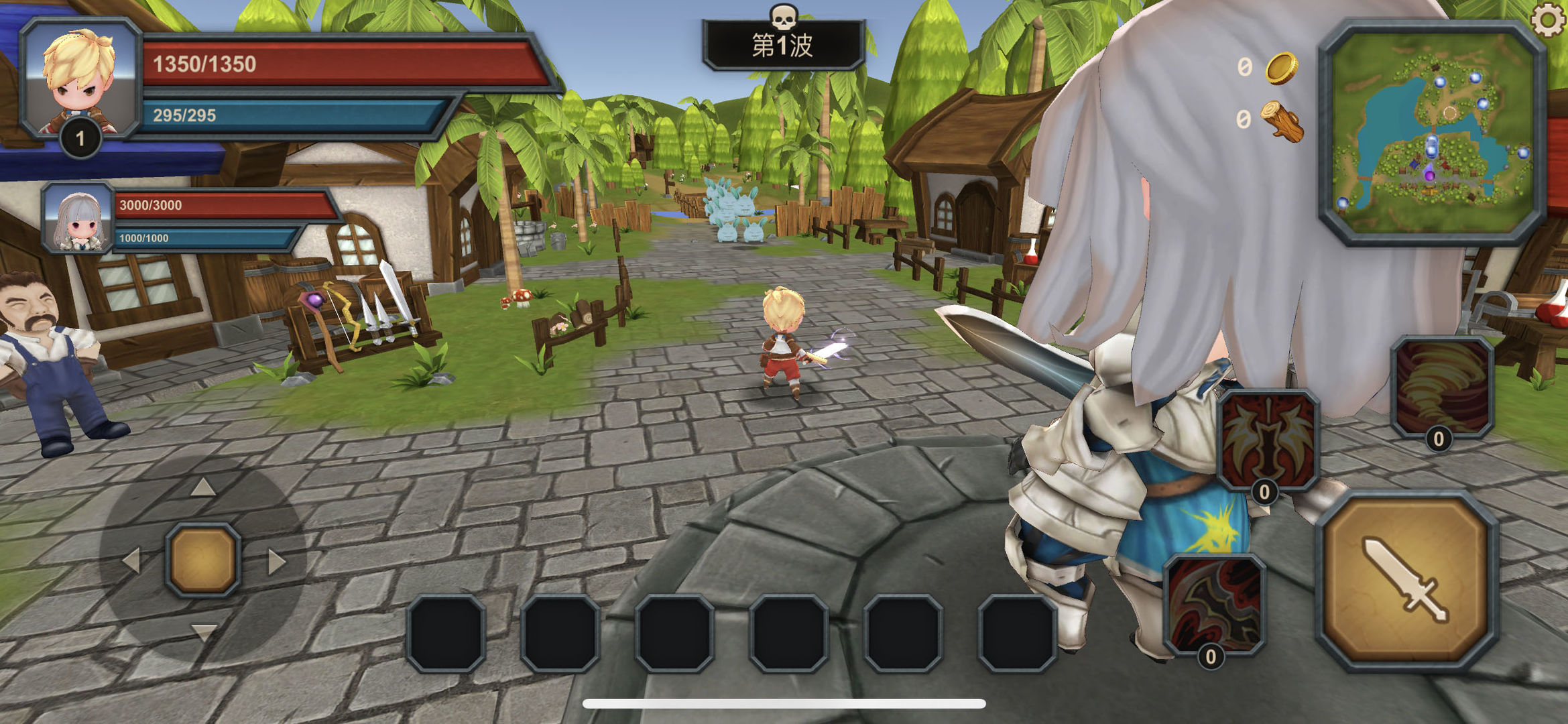
Task: Tap the joystick left arrow
Action: coord(131,560)
